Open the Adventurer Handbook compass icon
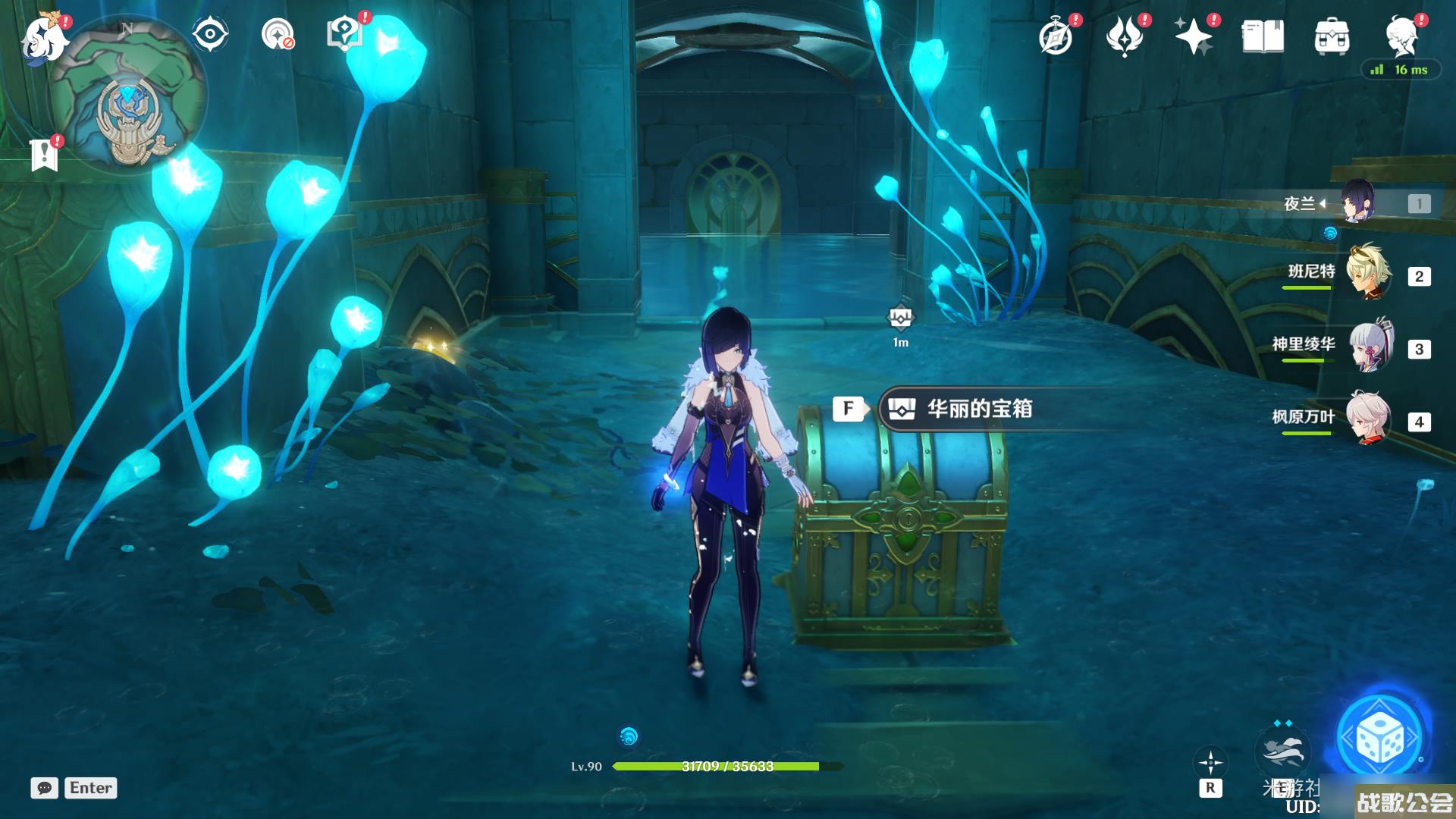Image resolution: width=1456 pixels, height=819 pixels. pyautogui.click(x=1056, y=36)
